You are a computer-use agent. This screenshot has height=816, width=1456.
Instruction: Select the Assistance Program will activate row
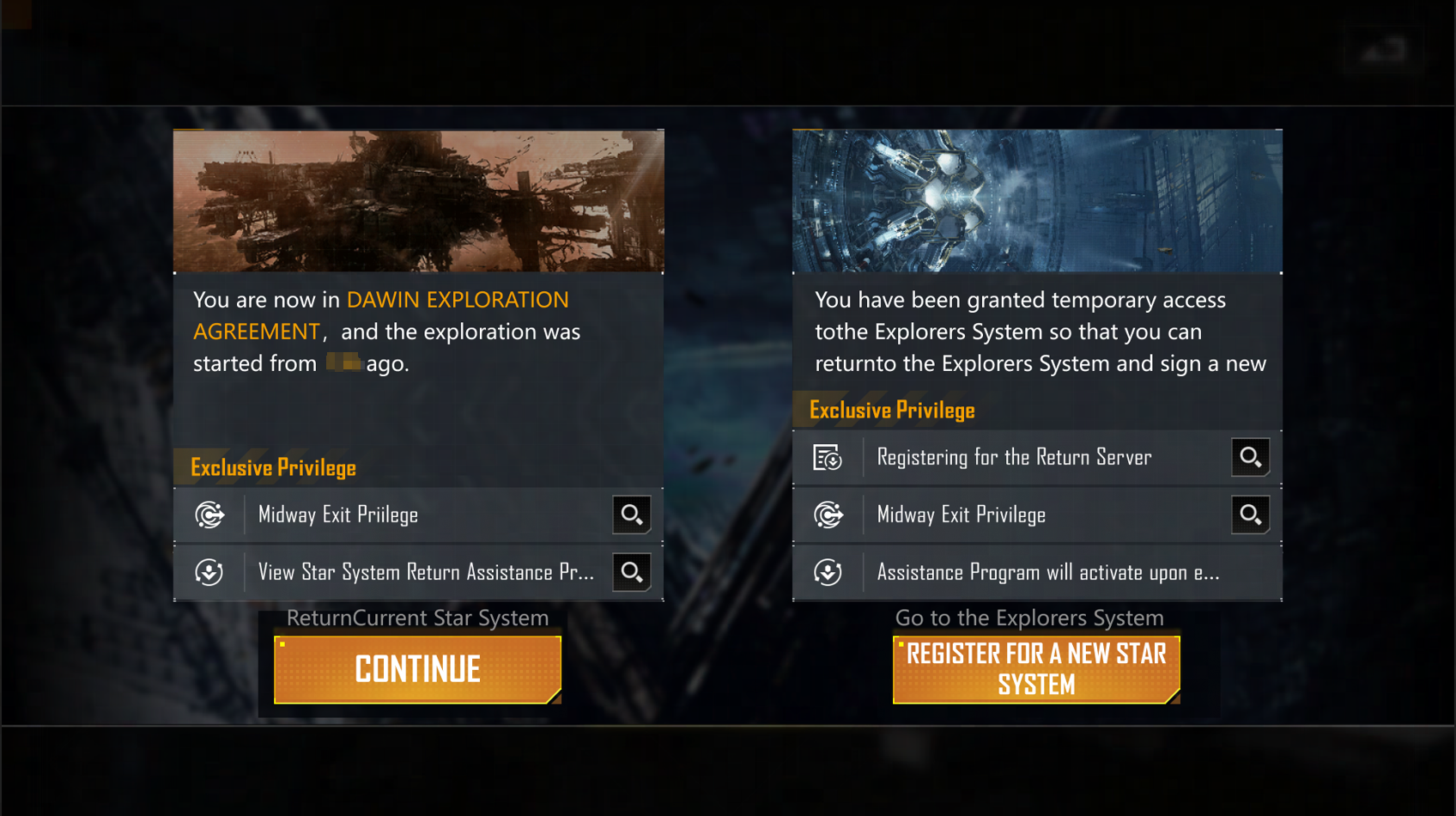(1037, 572)
